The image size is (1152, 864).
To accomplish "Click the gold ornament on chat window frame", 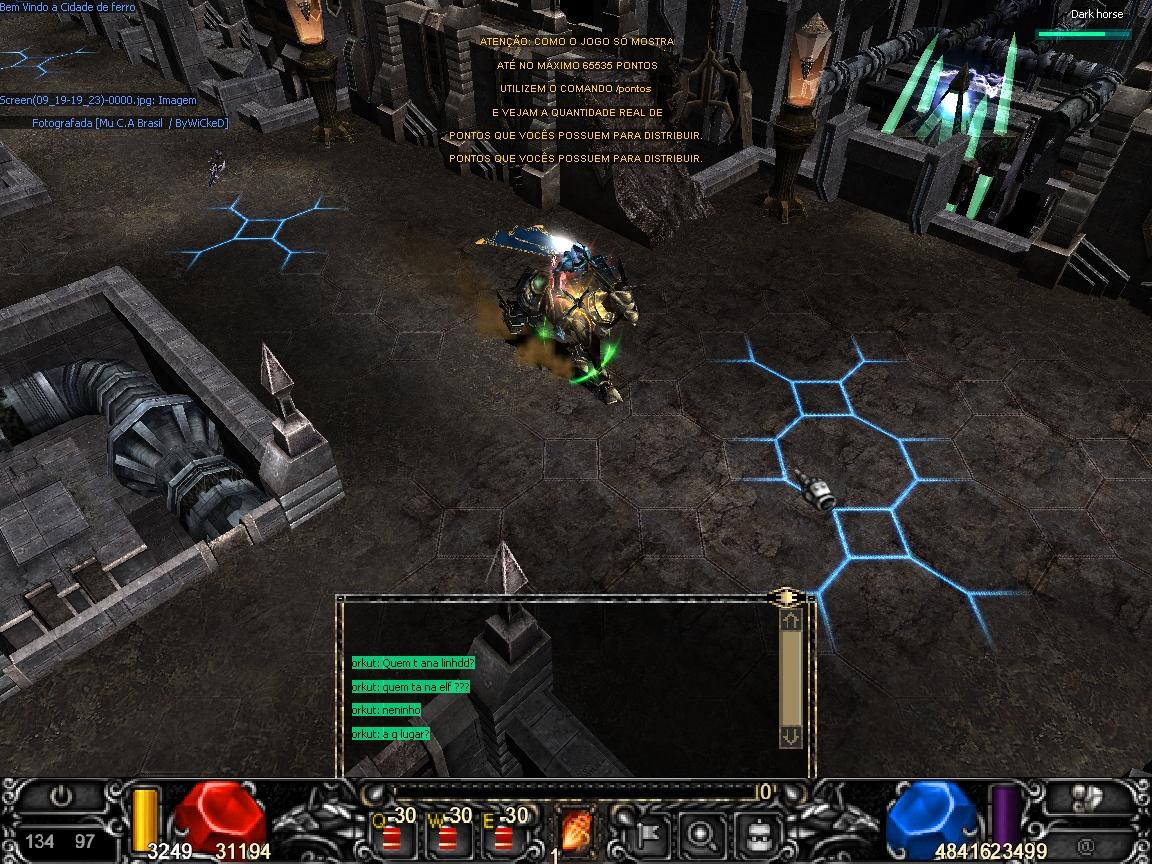I will click(x=788, y=597).
